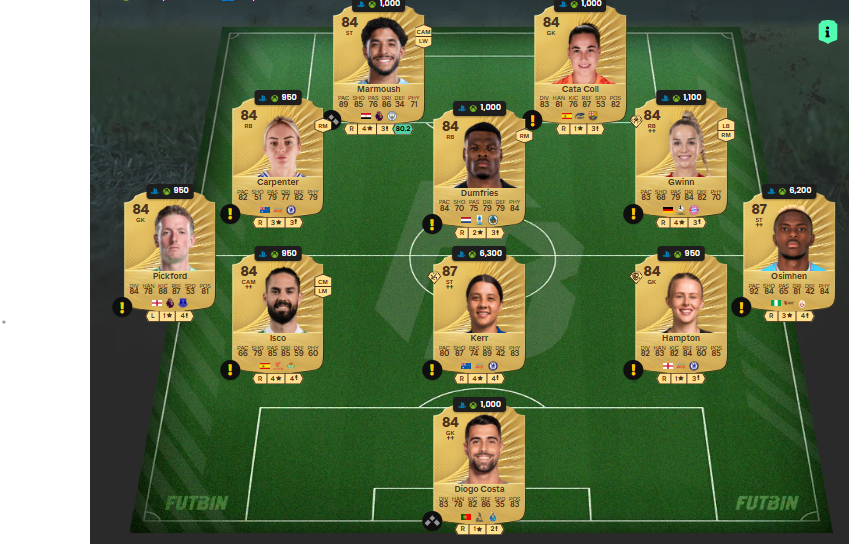
Task: Open the warning icon beside Isco's card
Action: 230,370
